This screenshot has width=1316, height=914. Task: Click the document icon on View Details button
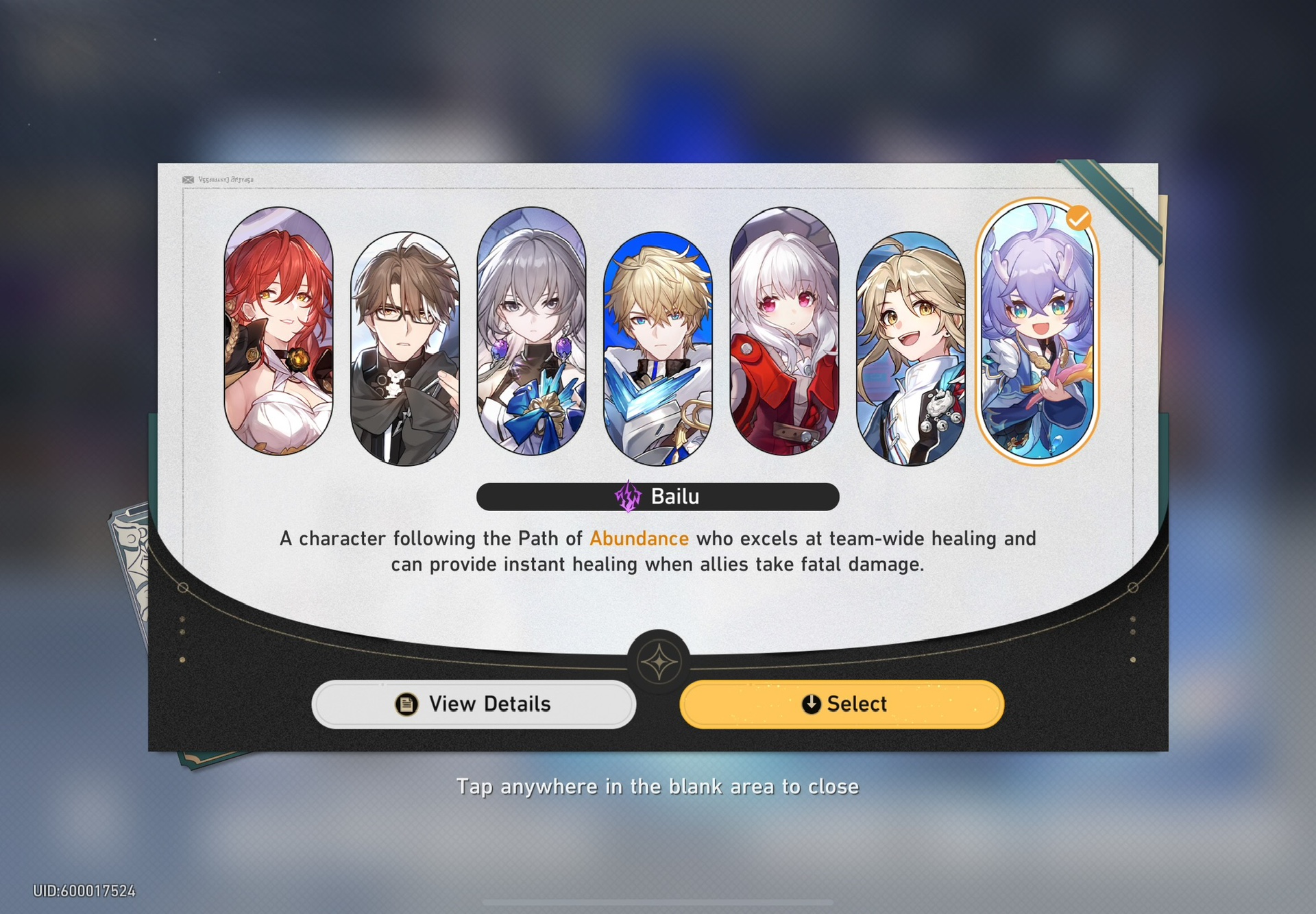pyautogui.click(x=406, y=704)
